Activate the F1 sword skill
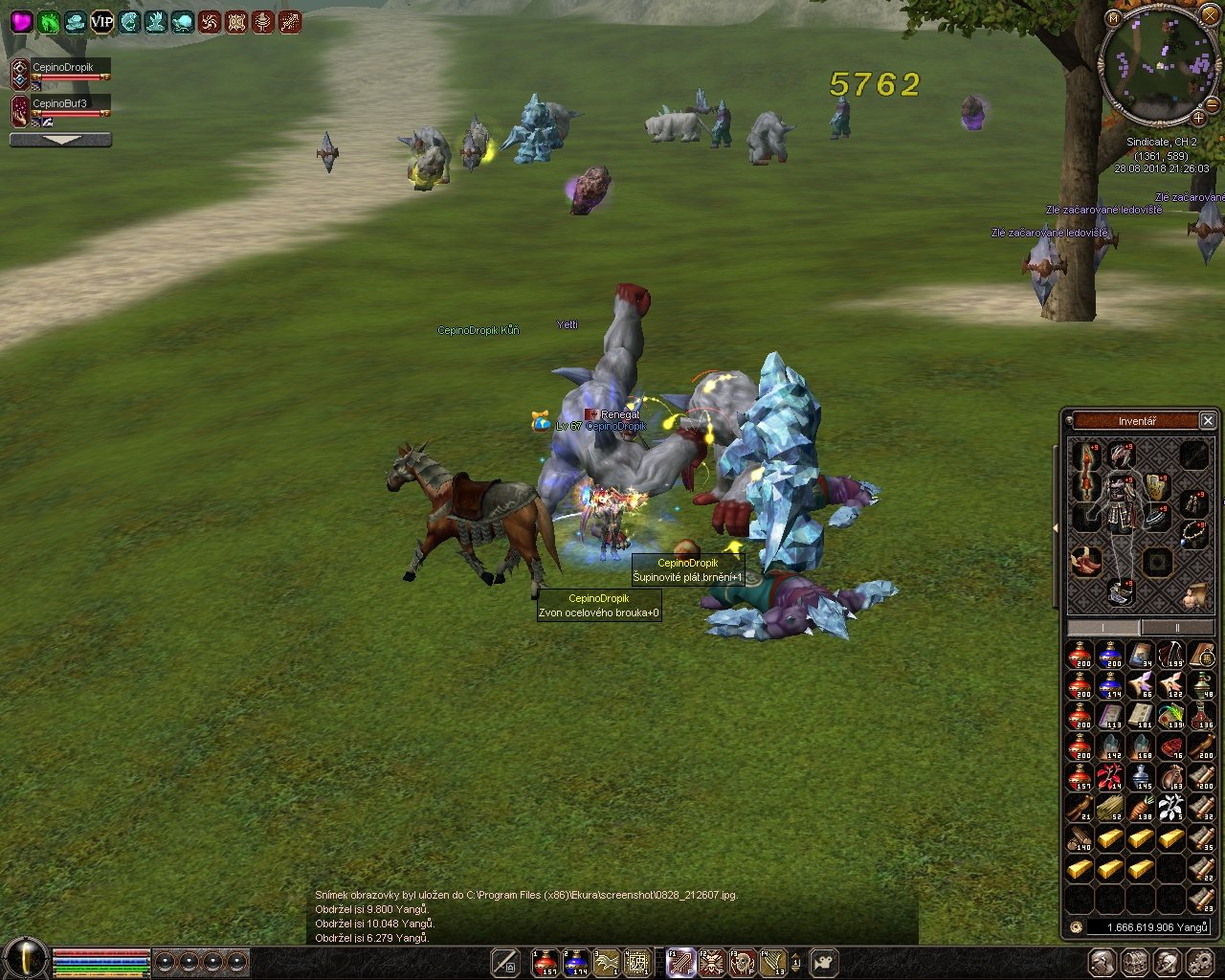 [680, 963]
